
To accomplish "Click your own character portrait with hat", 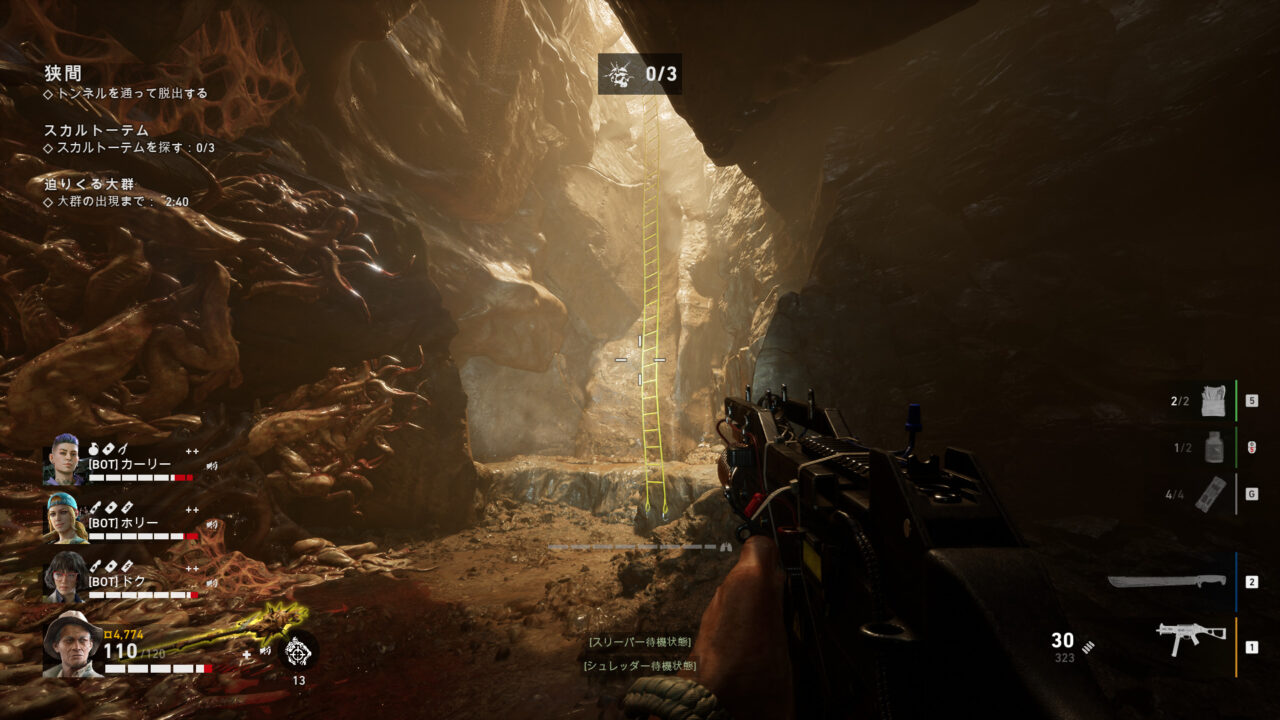I will (x=72, y=645).
